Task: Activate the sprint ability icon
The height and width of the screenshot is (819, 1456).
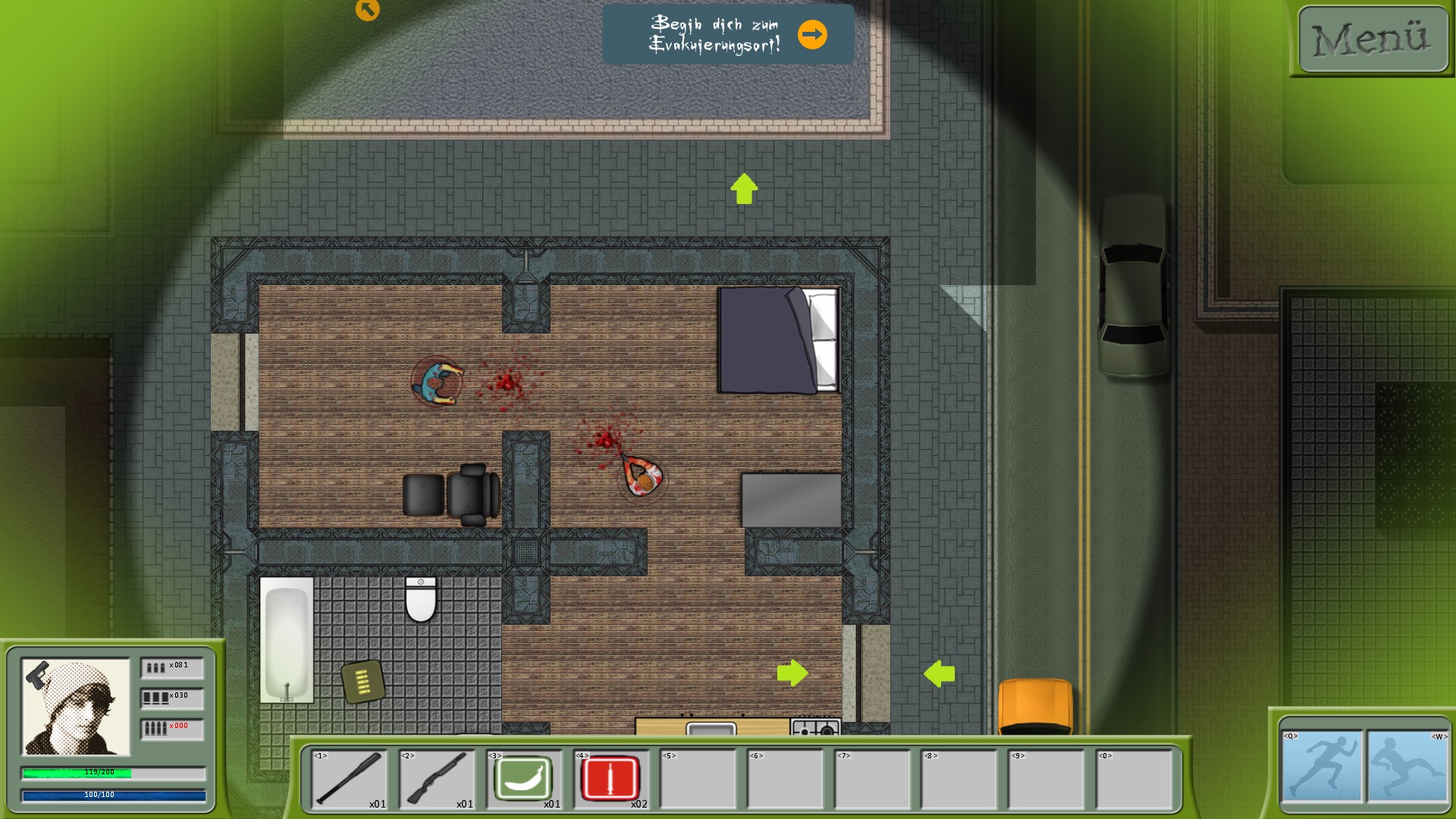Action: [x=1321, y=766]
